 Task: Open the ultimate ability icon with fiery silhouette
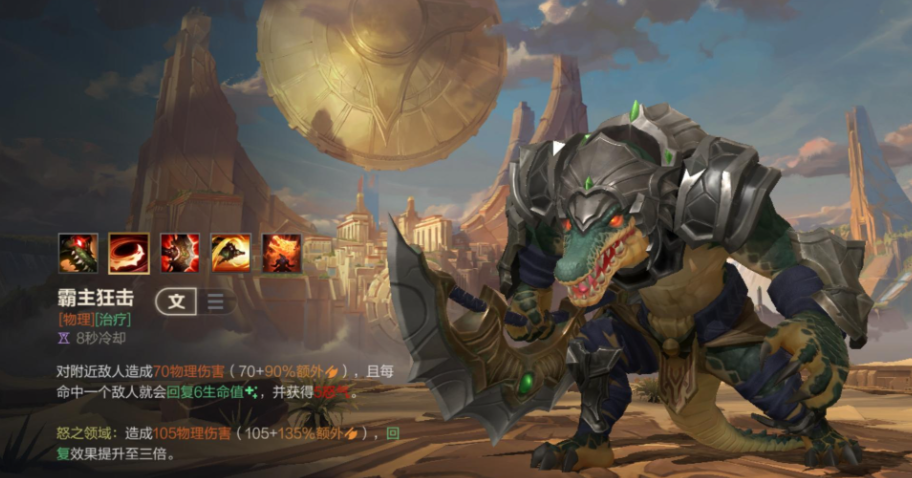(282, 253)
